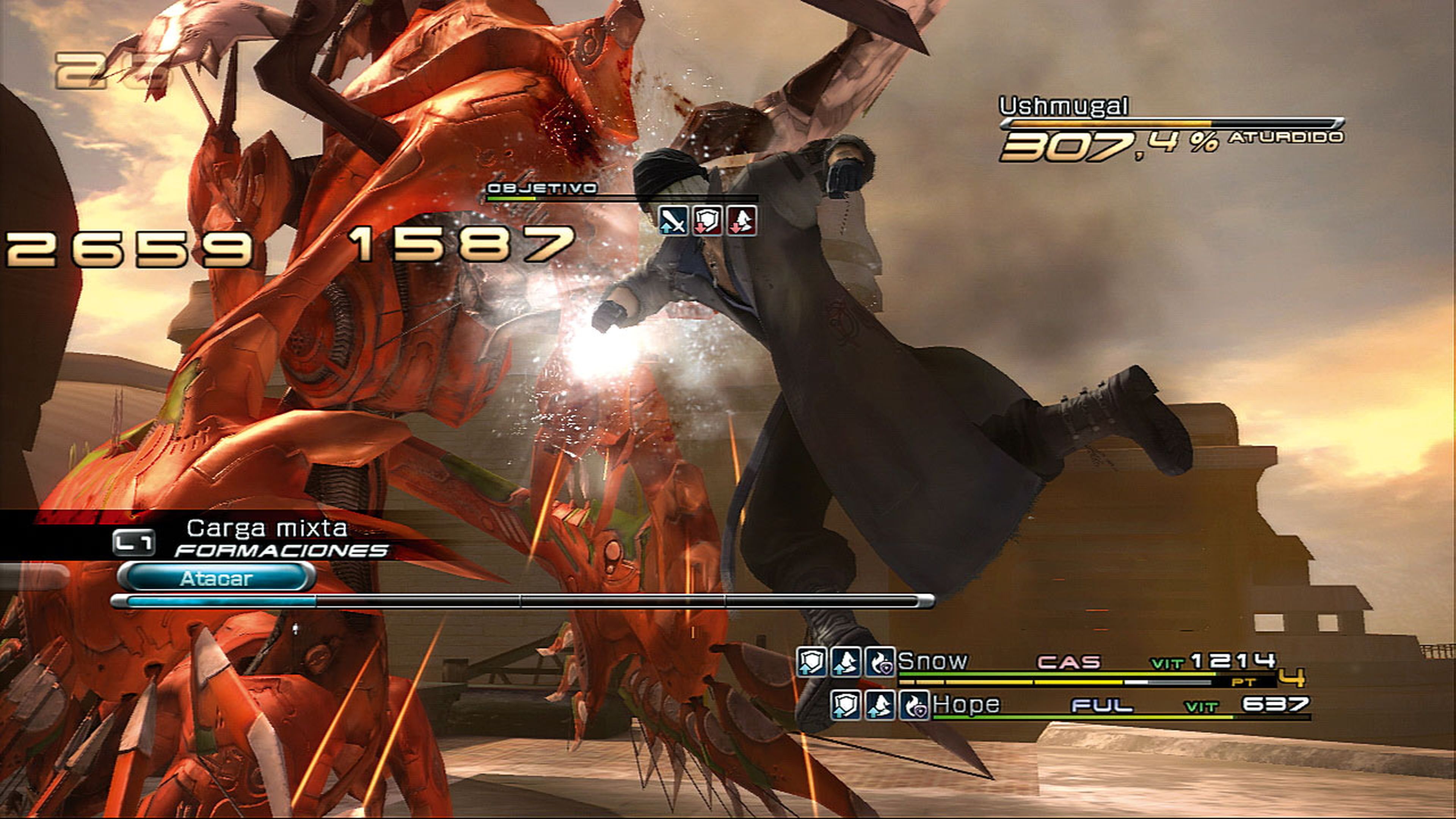This screenshot has height=819, width=1456.
Task: Open the Formaciones paradigm menu
Action: [281, 550]
